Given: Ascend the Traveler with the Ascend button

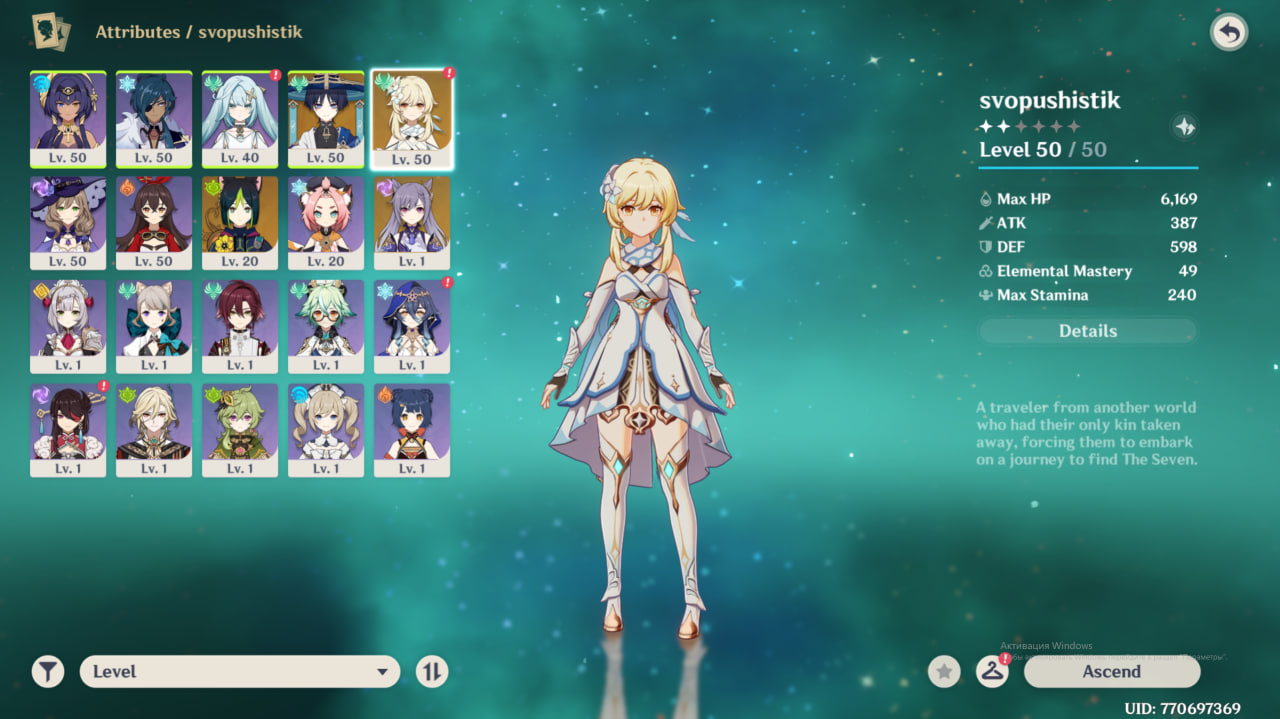Looking at the screenshot, I should point(1111,672).
